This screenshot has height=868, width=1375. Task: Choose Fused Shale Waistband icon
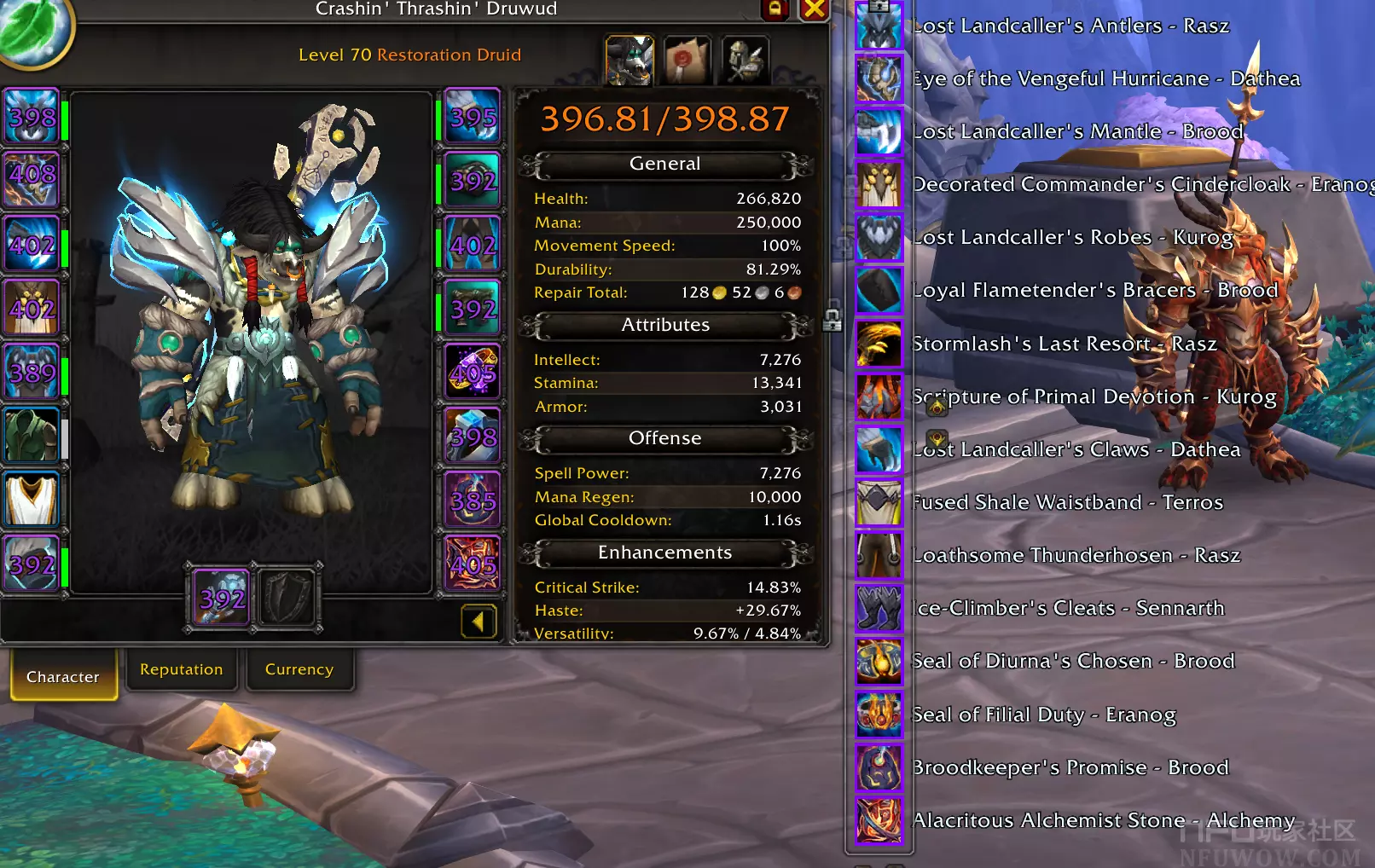click(x=879, y=502)
